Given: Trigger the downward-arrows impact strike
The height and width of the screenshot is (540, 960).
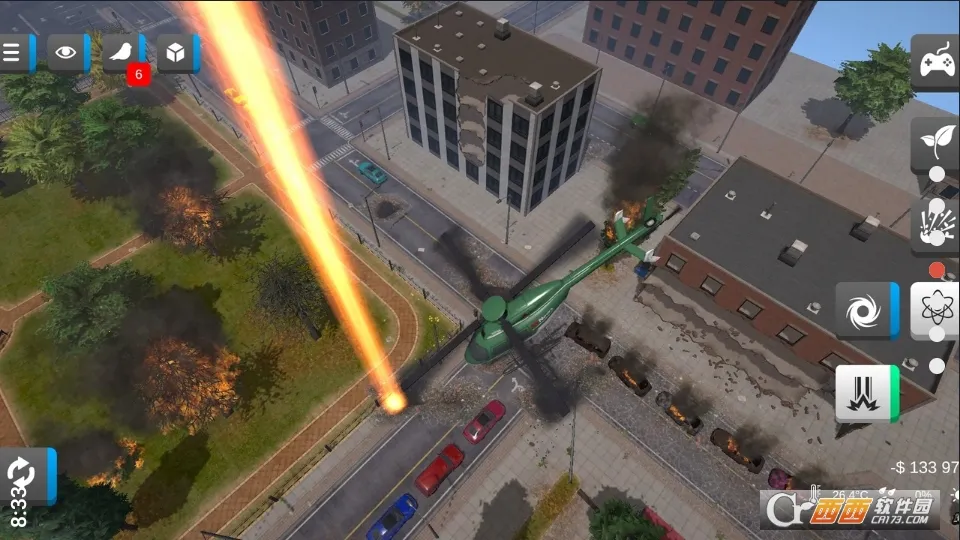Looking at the screenshot, I should click(x=863, y=392).
